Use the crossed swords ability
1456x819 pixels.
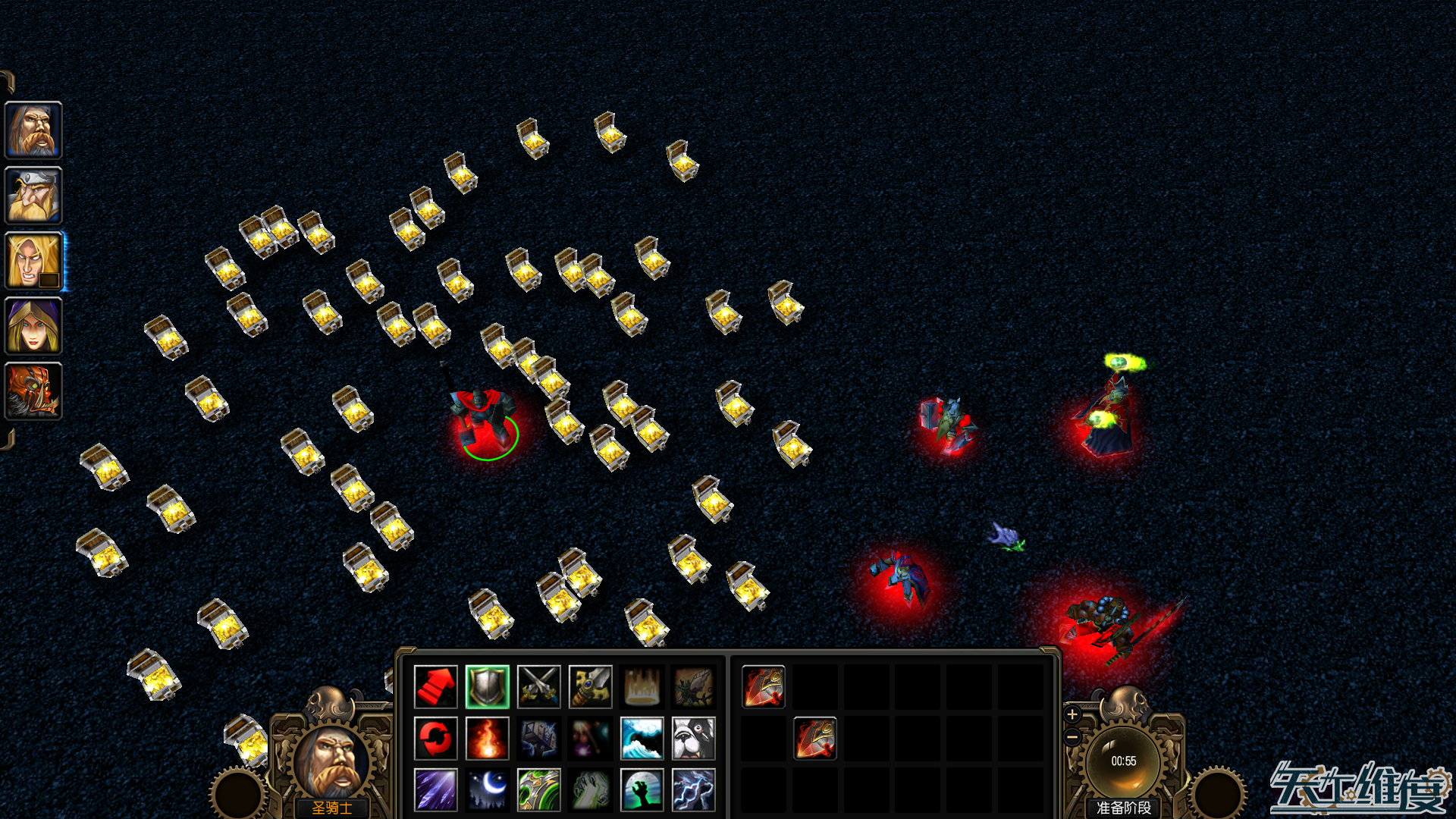[x=539, y=686]
